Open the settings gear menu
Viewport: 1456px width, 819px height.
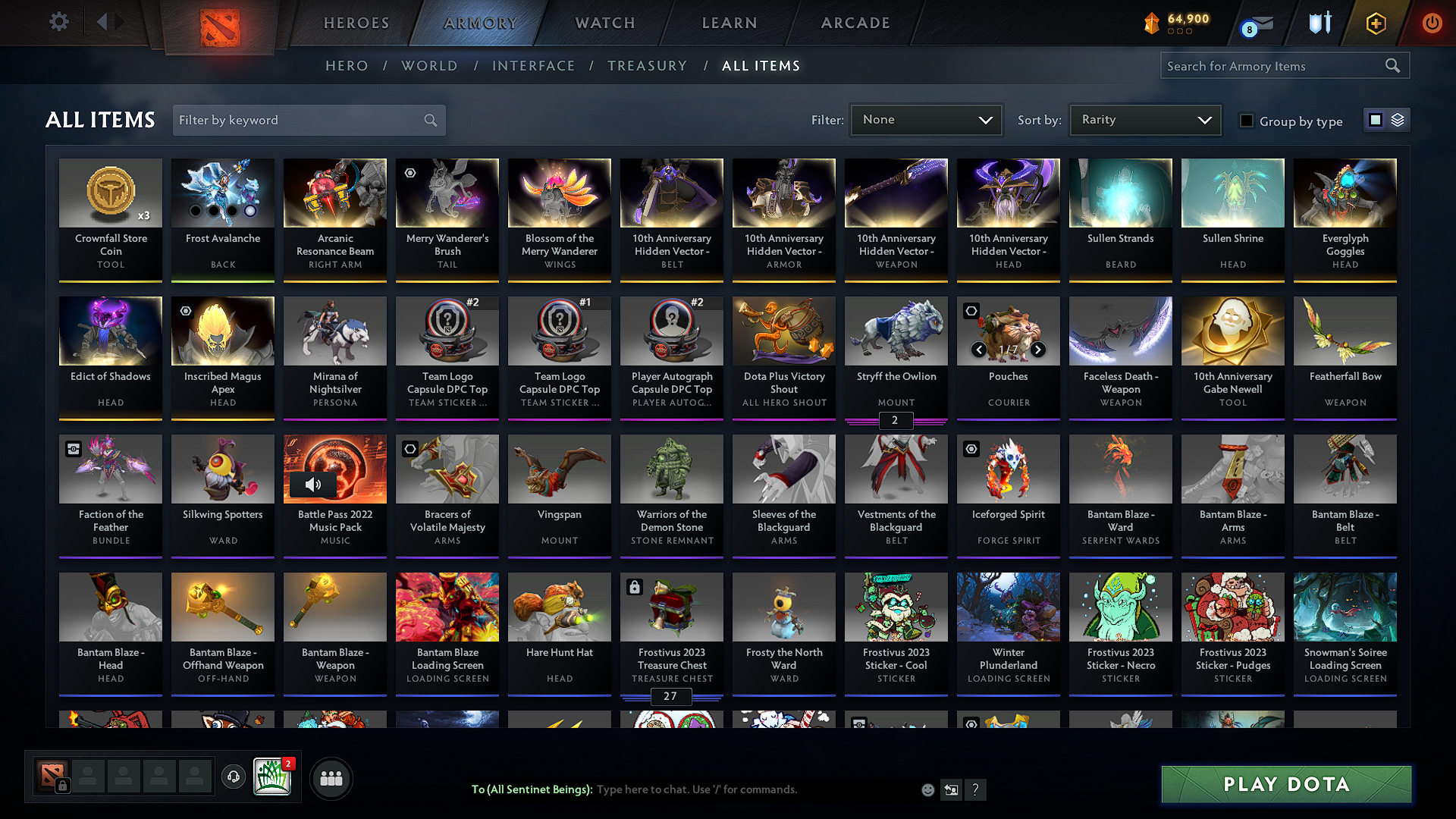[58, 22]
